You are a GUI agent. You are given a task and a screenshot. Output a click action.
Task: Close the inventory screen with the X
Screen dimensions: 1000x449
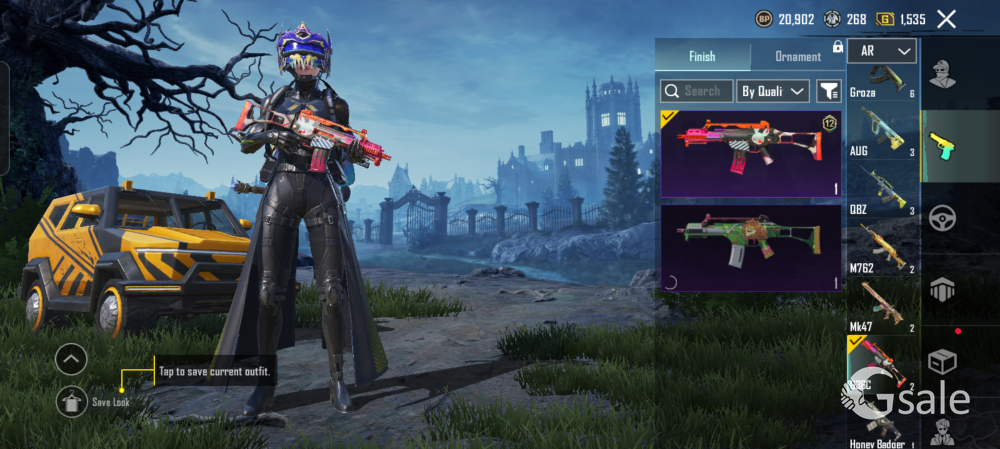(x=946, y=19)
